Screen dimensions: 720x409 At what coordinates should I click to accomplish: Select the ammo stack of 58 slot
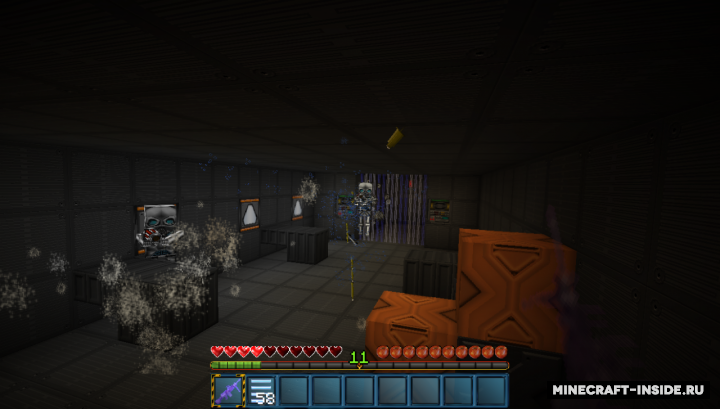pos(261,391)
